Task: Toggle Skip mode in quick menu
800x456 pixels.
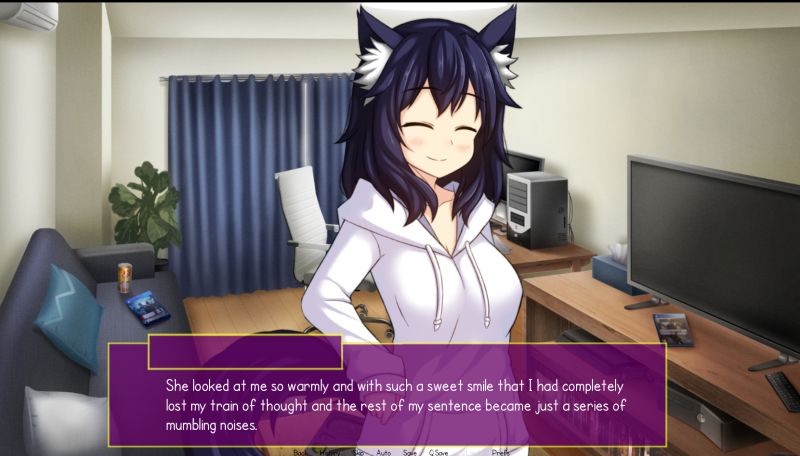Action: (357, 452)
